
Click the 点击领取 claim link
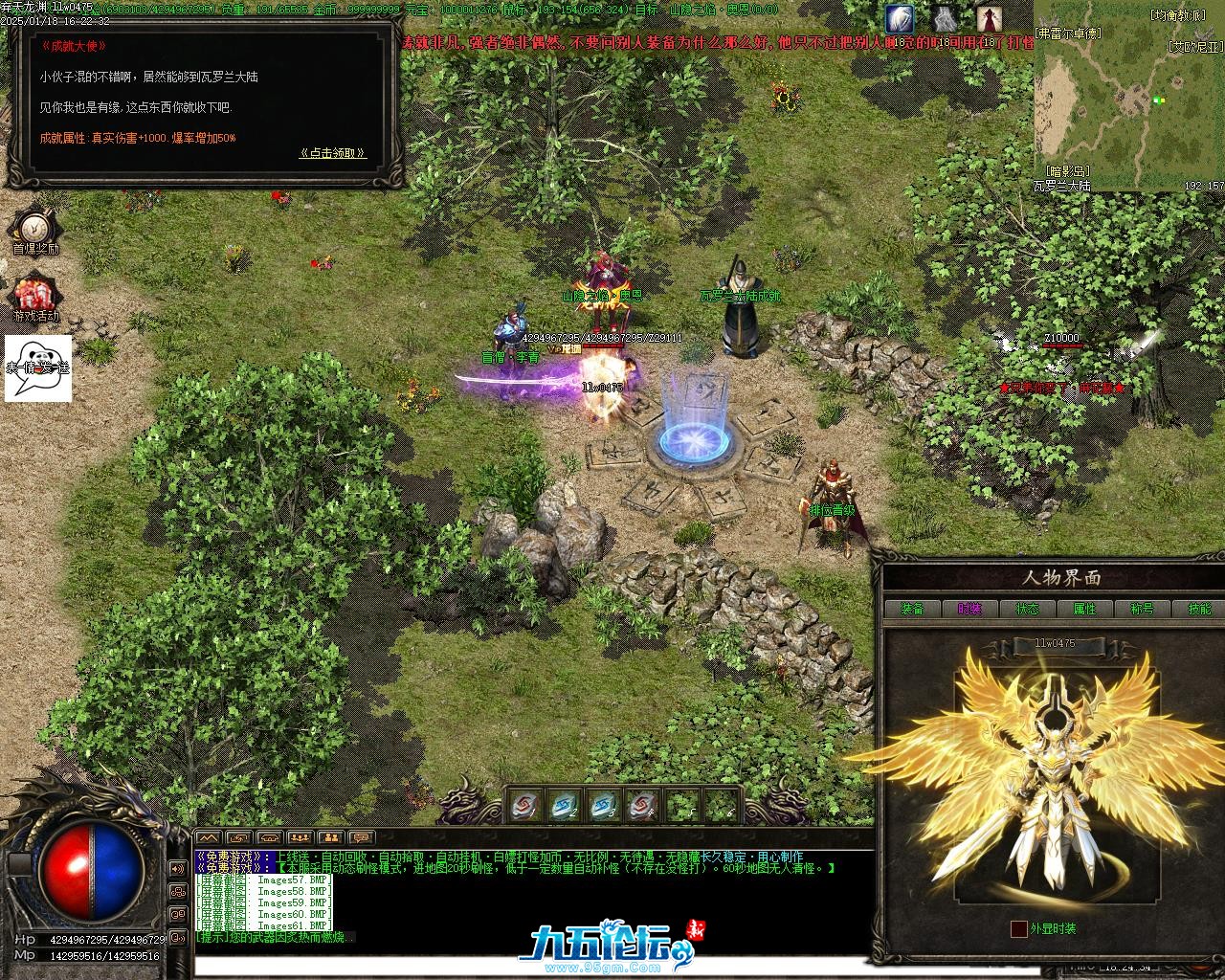(332, 153)
